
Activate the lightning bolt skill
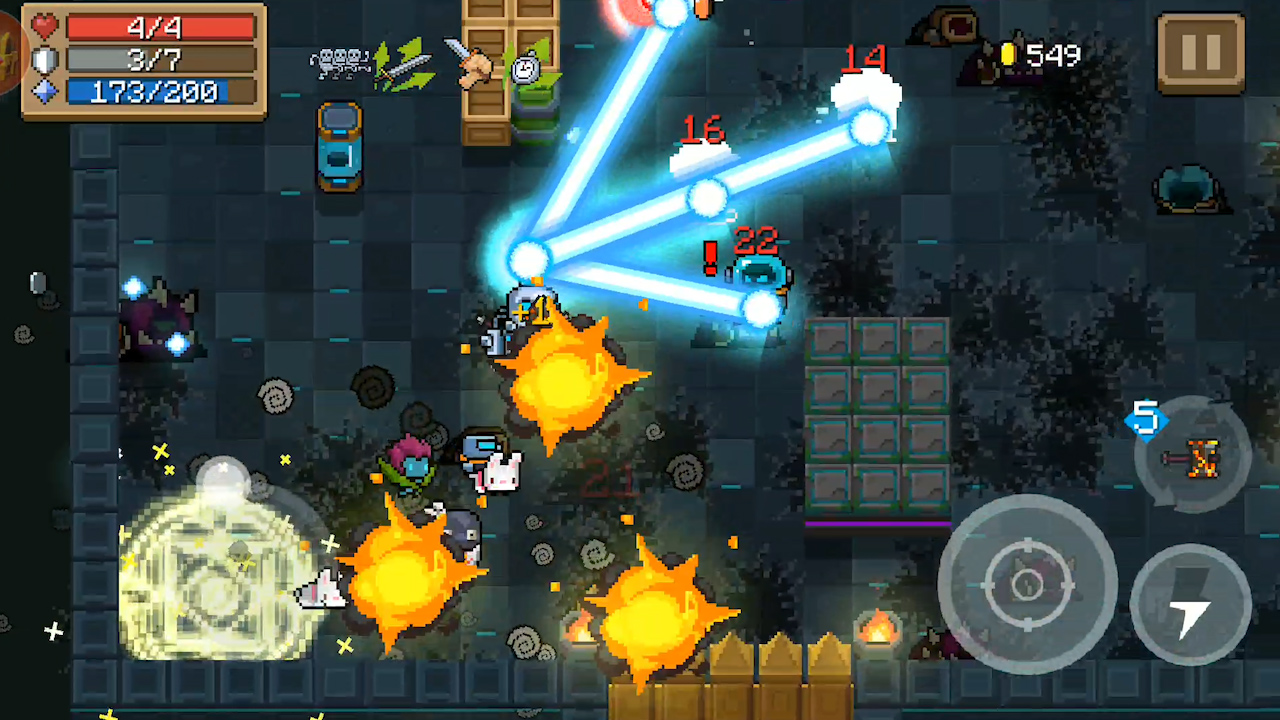click(x=1190, y=604)
